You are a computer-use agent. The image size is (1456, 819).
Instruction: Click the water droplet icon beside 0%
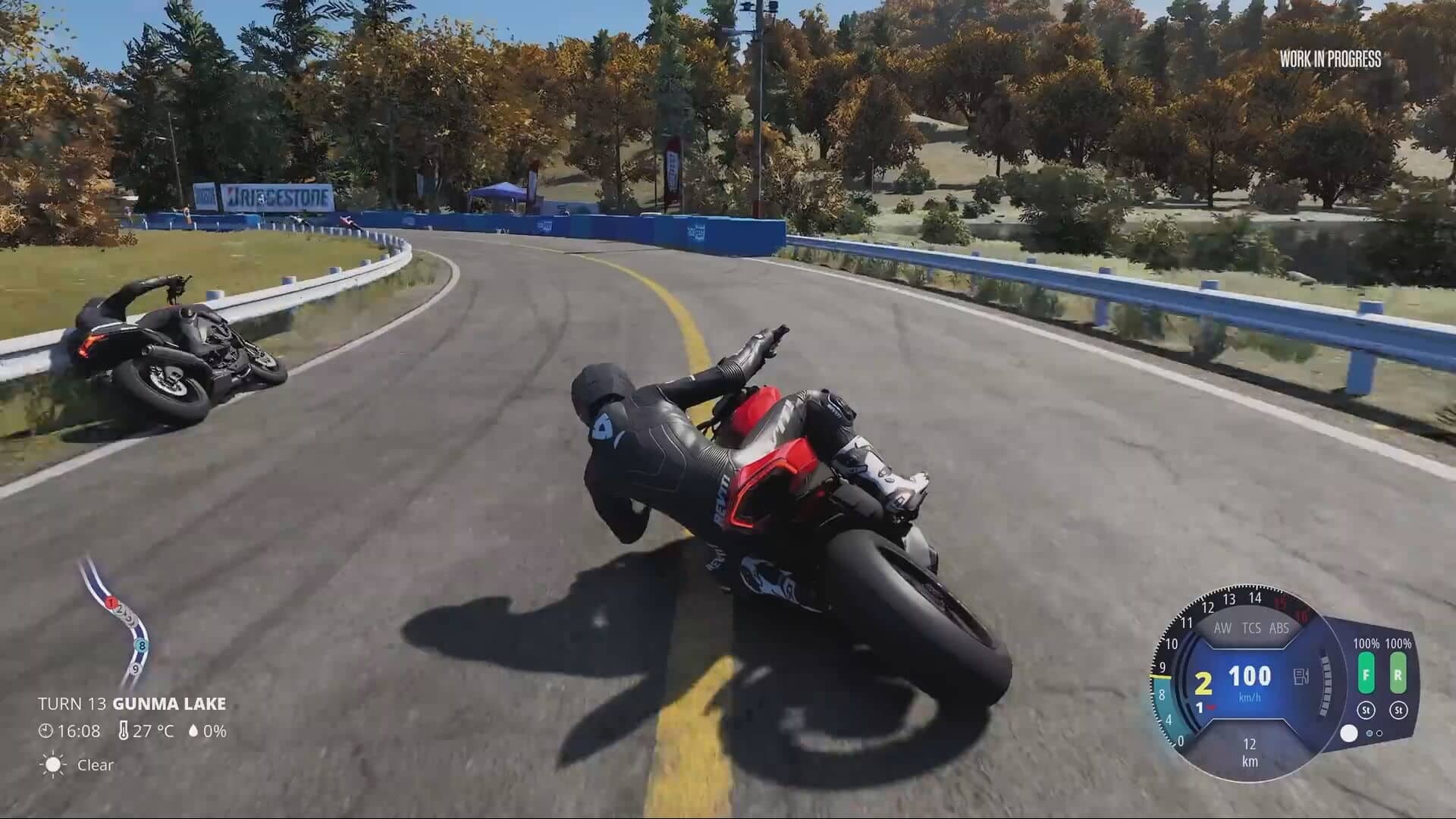193,731
